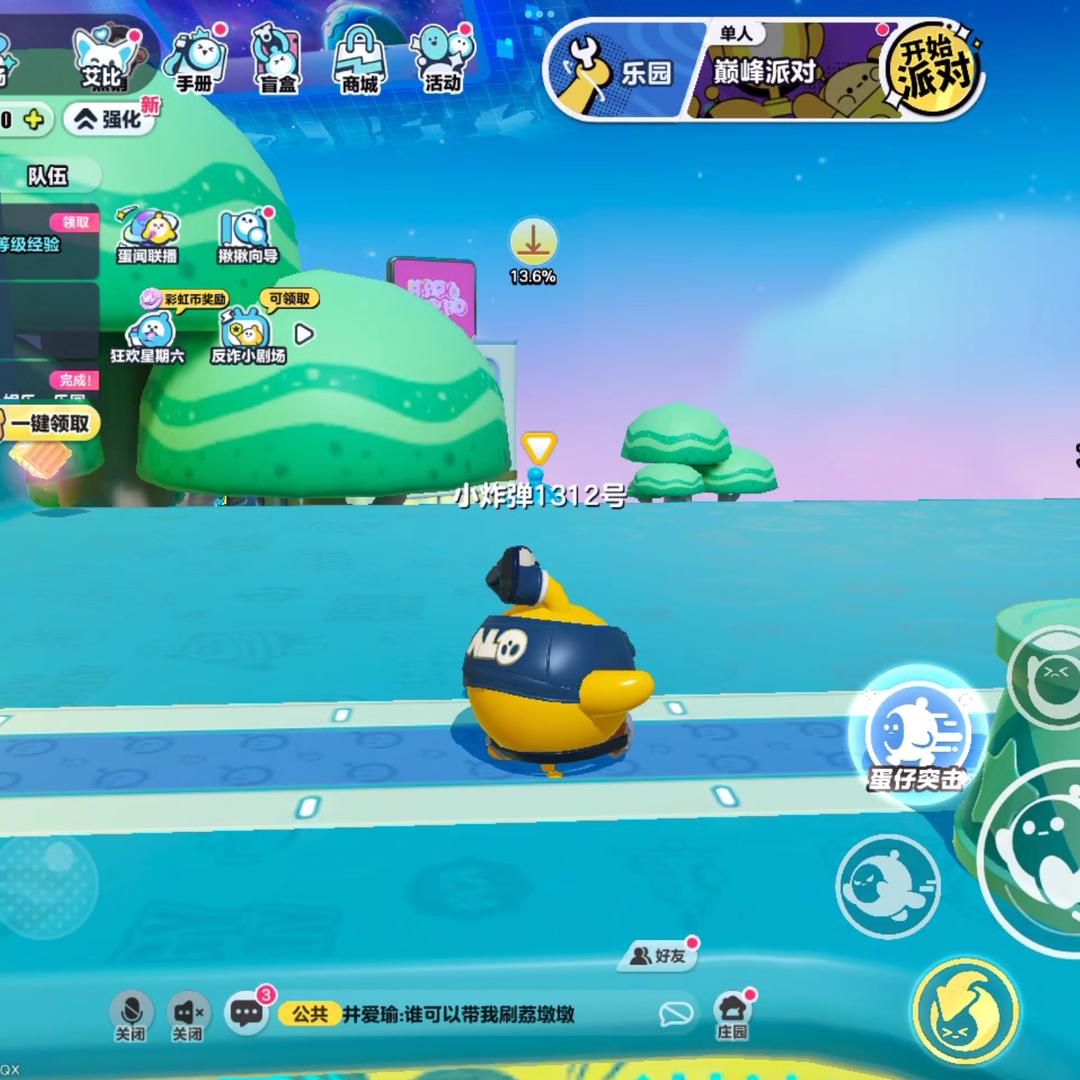Start the party with 开始派对

click(931, 68)
